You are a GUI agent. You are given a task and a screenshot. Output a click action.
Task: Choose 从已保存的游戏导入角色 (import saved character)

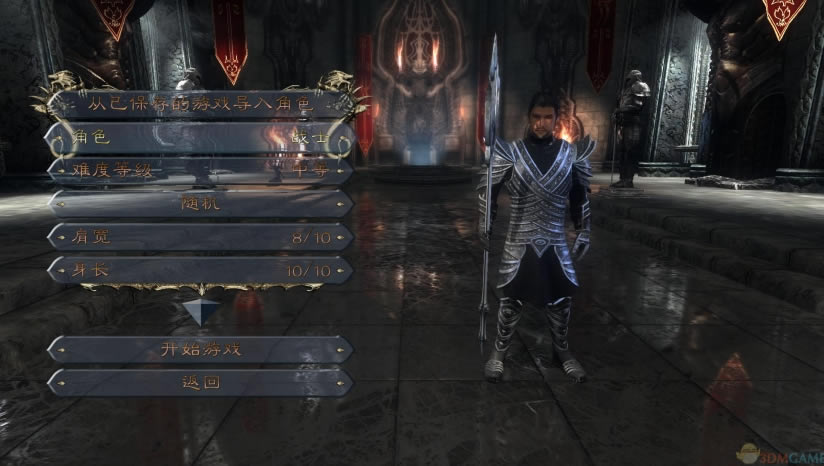(x=200, y=103)
